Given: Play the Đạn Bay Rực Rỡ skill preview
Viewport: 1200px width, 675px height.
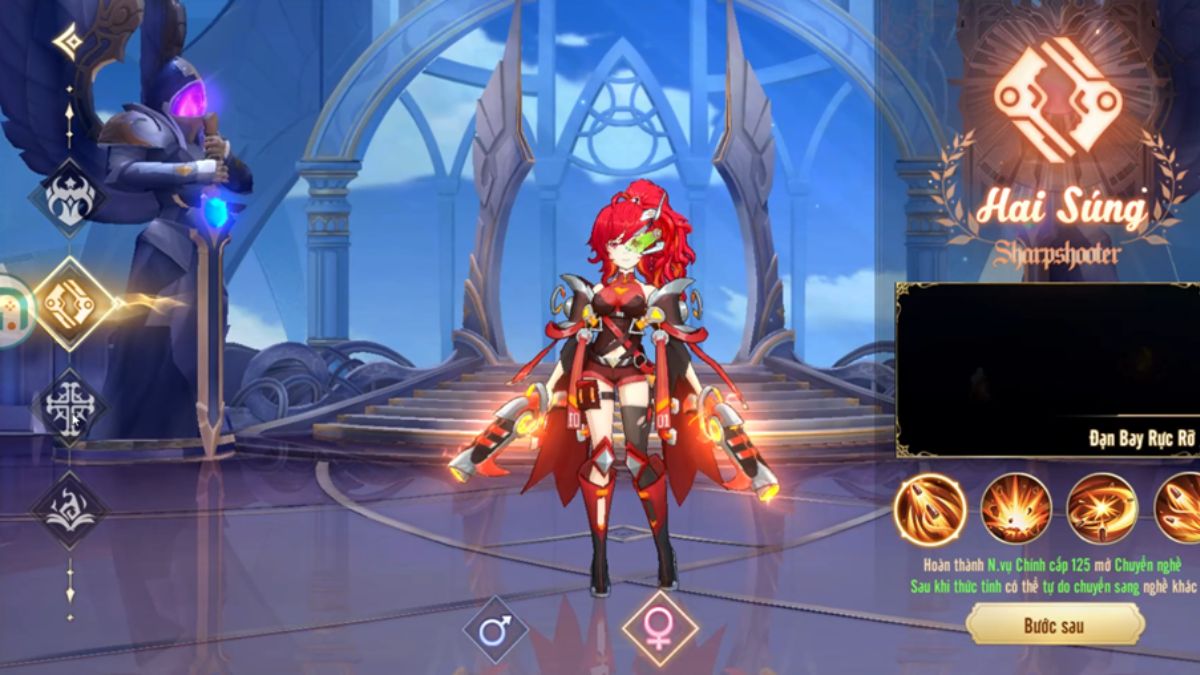Looking at the screenshot, I should point(1047,370).
